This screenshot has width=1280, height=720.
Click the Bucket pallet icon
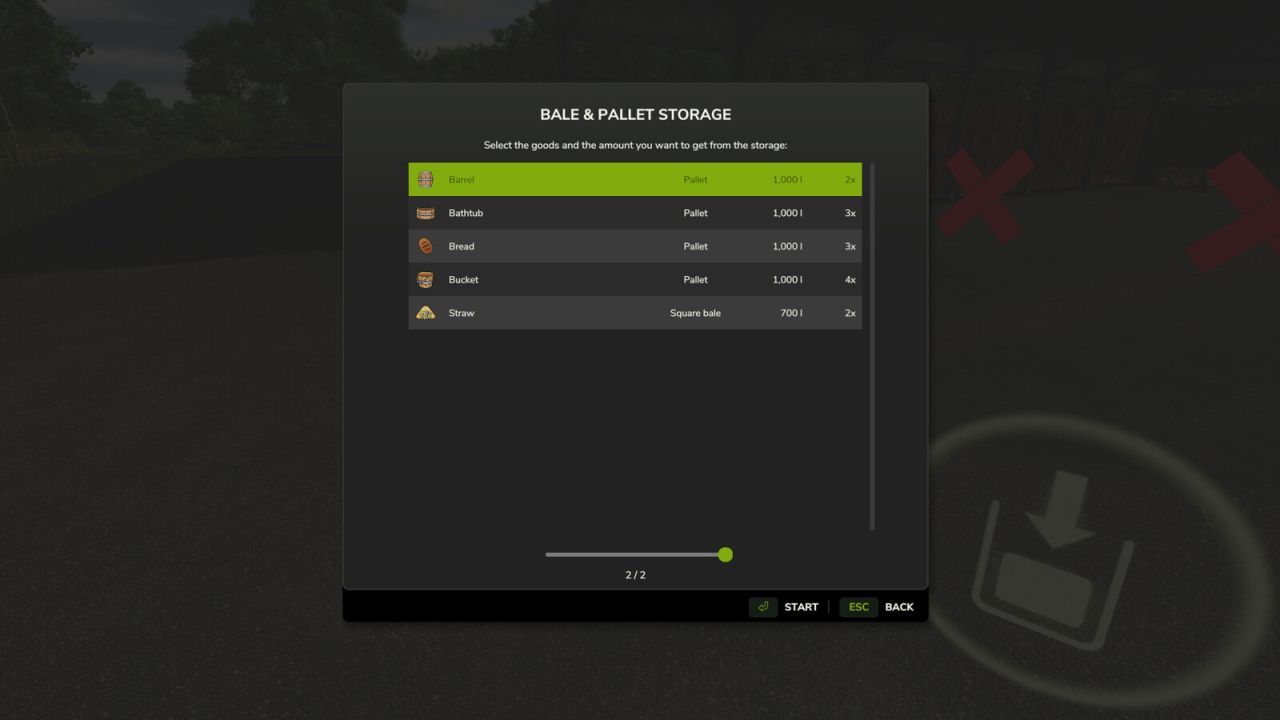coord(424,279)
